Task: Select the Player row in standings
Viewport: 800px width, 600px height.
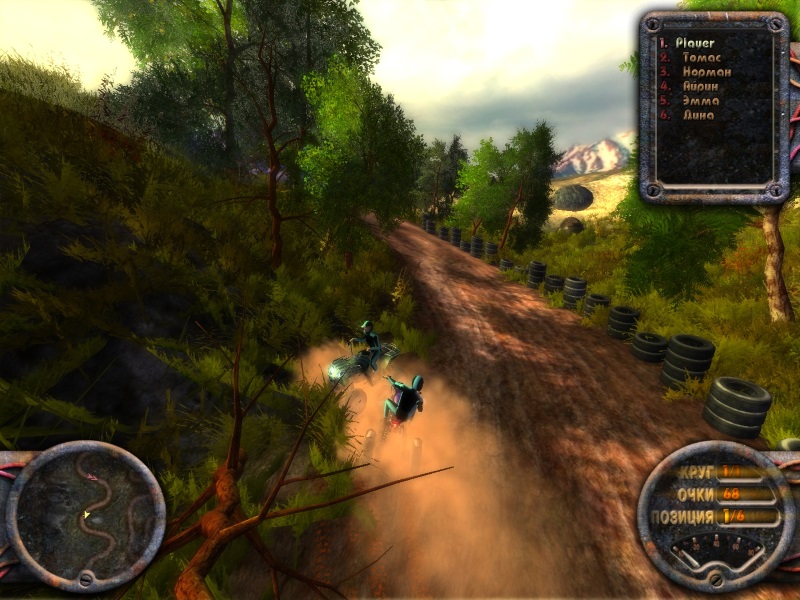Action: [694, 43]
